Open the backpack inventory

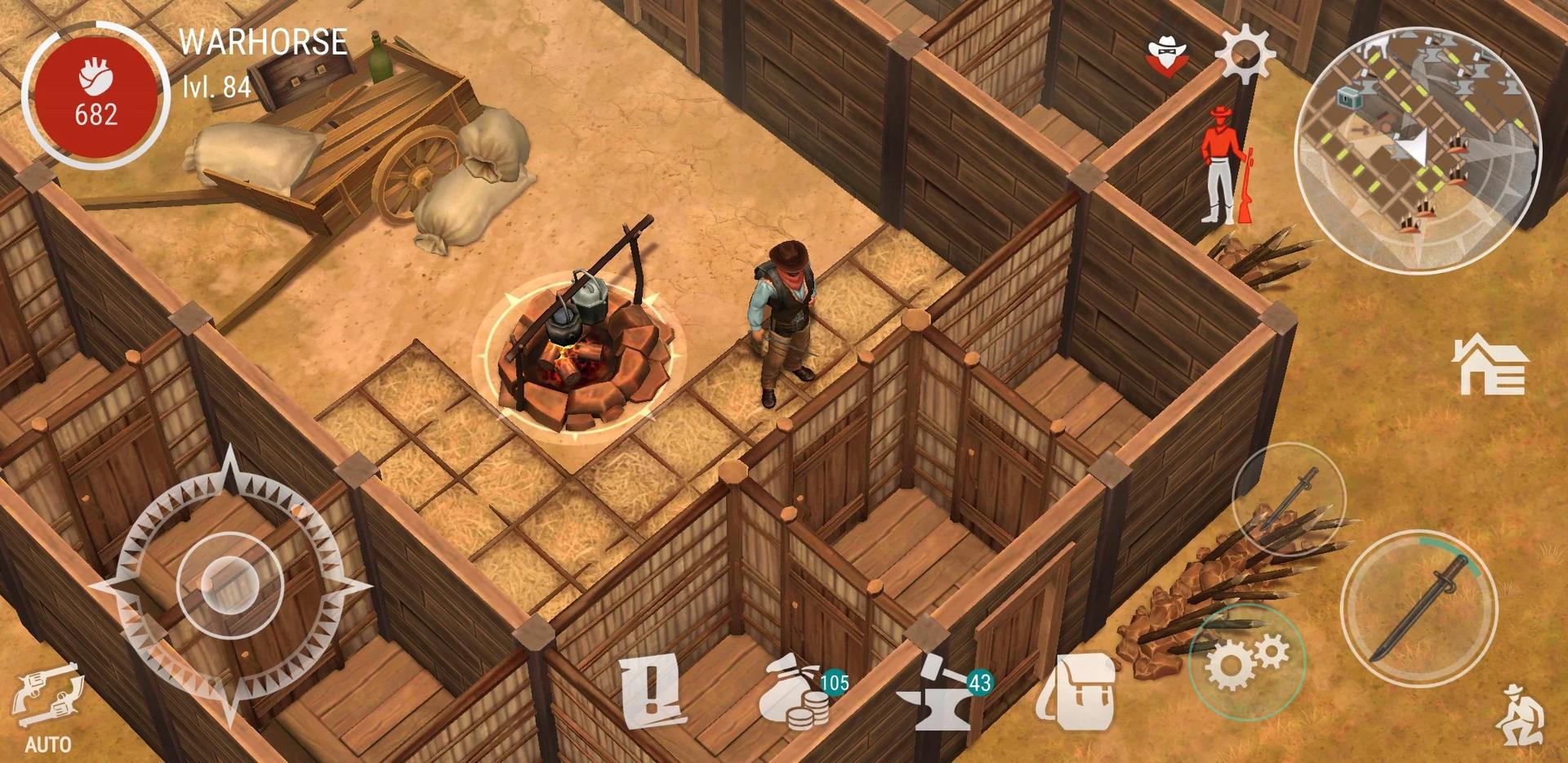(1076, 690)
